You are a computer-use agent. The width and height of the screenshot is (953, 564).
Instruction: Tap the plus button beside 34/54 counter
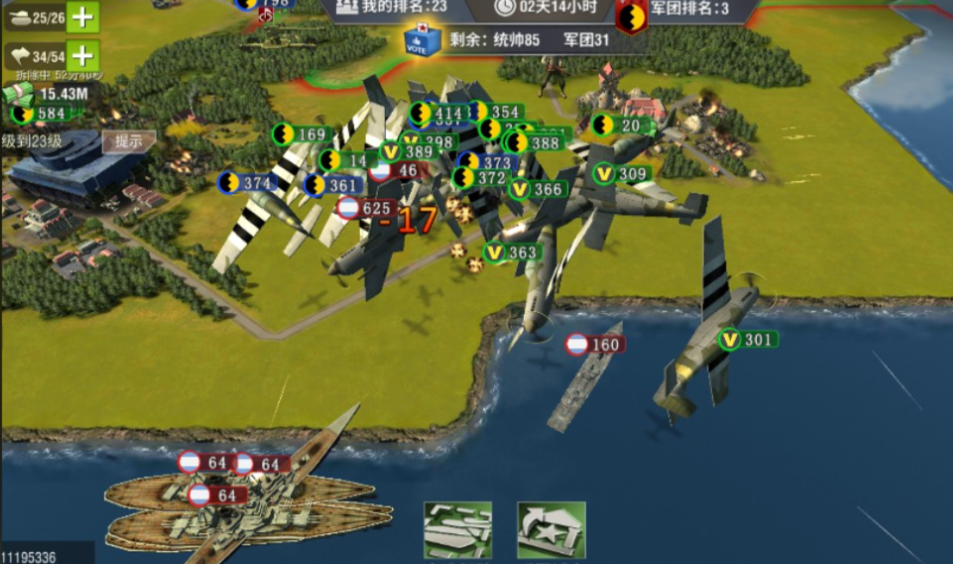[84, 55]
